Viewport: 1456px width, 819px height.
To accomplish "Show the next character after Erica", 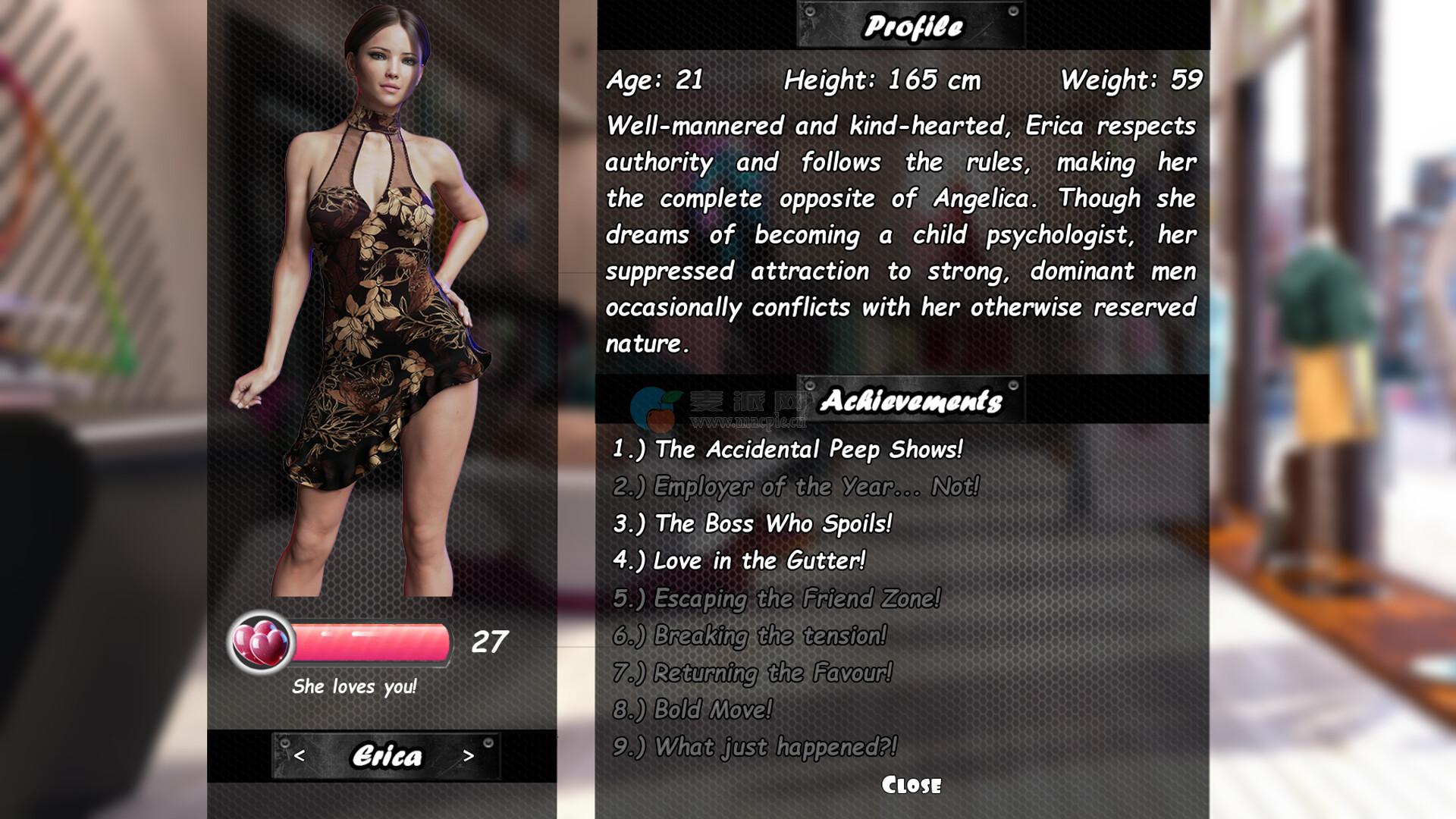I will [468, 756].
